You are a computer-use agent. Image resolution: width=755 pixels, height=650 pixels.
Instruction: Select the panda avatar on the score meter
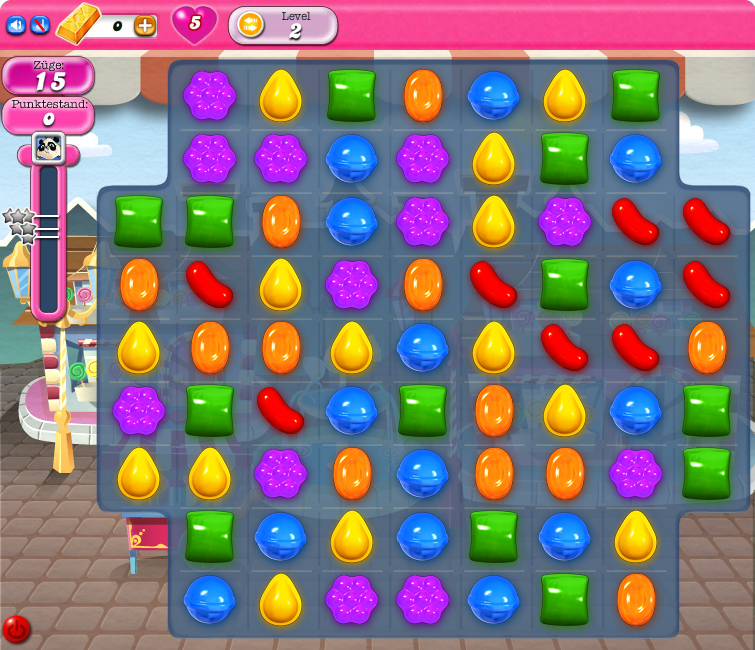click(48, 148)
